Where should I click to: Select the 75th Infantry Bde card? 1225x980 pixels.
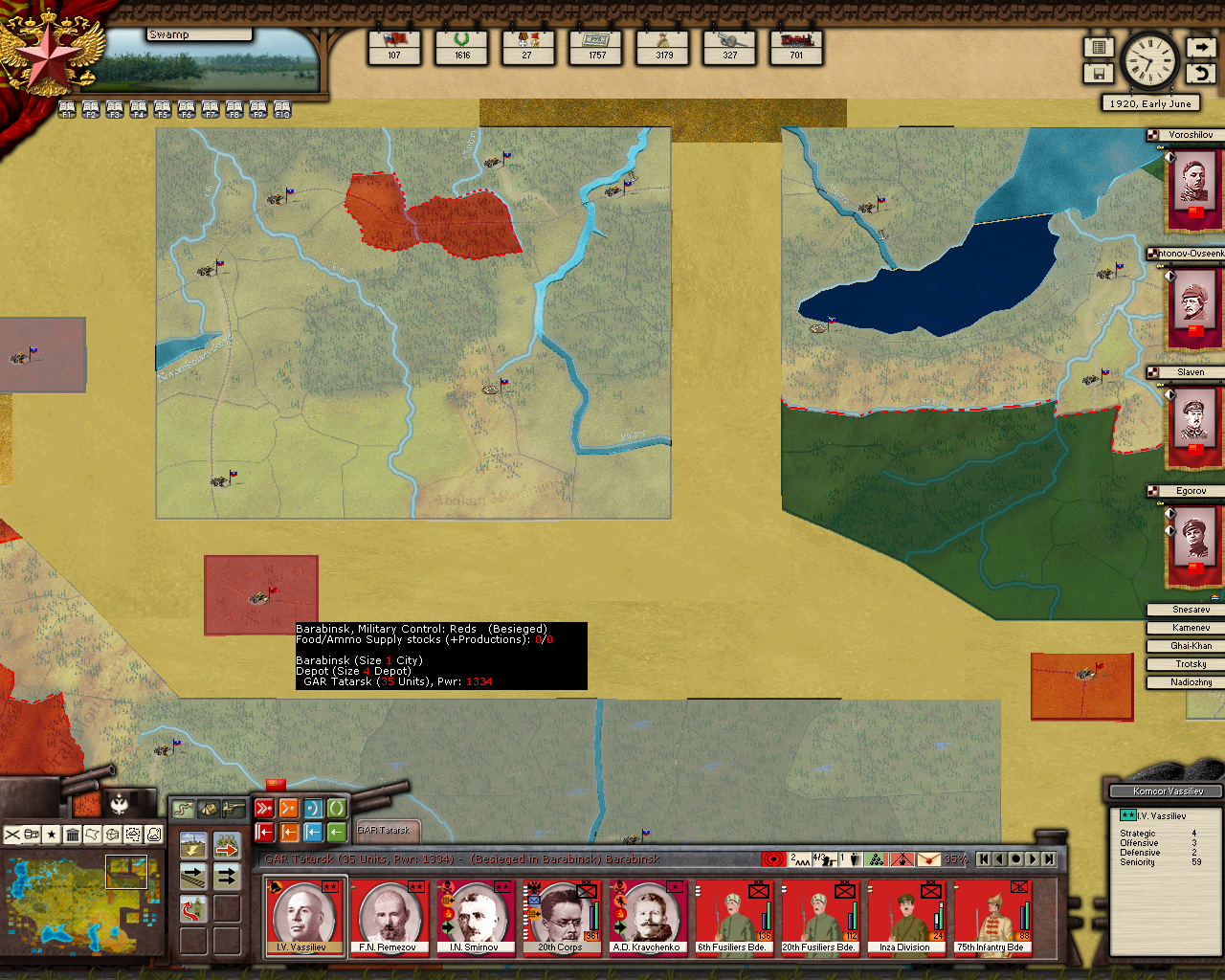pos(991,917)
